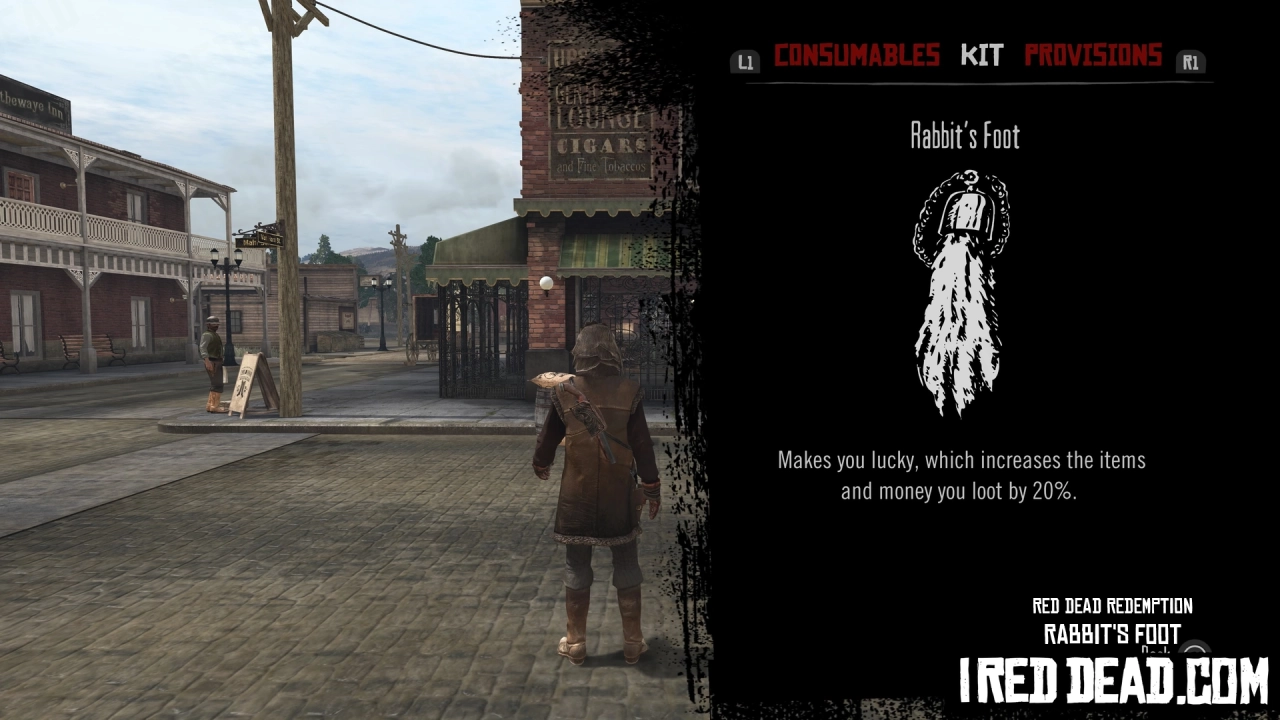Switch to the Consumables tab
1280x720 pixels.
(856, 55)
